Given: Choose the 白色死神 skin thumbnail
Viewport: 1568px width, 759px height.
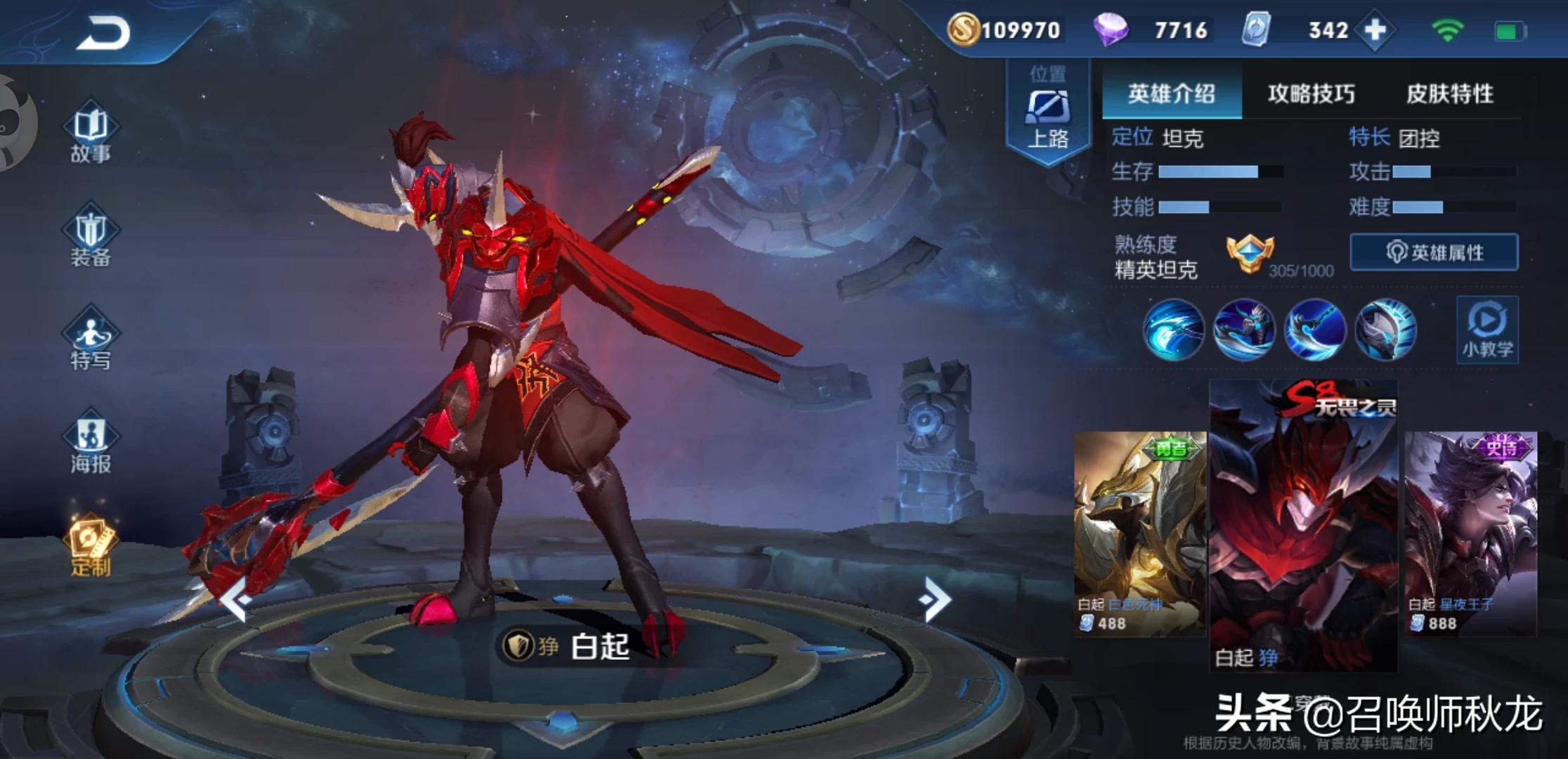Looking at the screenshot, I should coord(1139,534).
